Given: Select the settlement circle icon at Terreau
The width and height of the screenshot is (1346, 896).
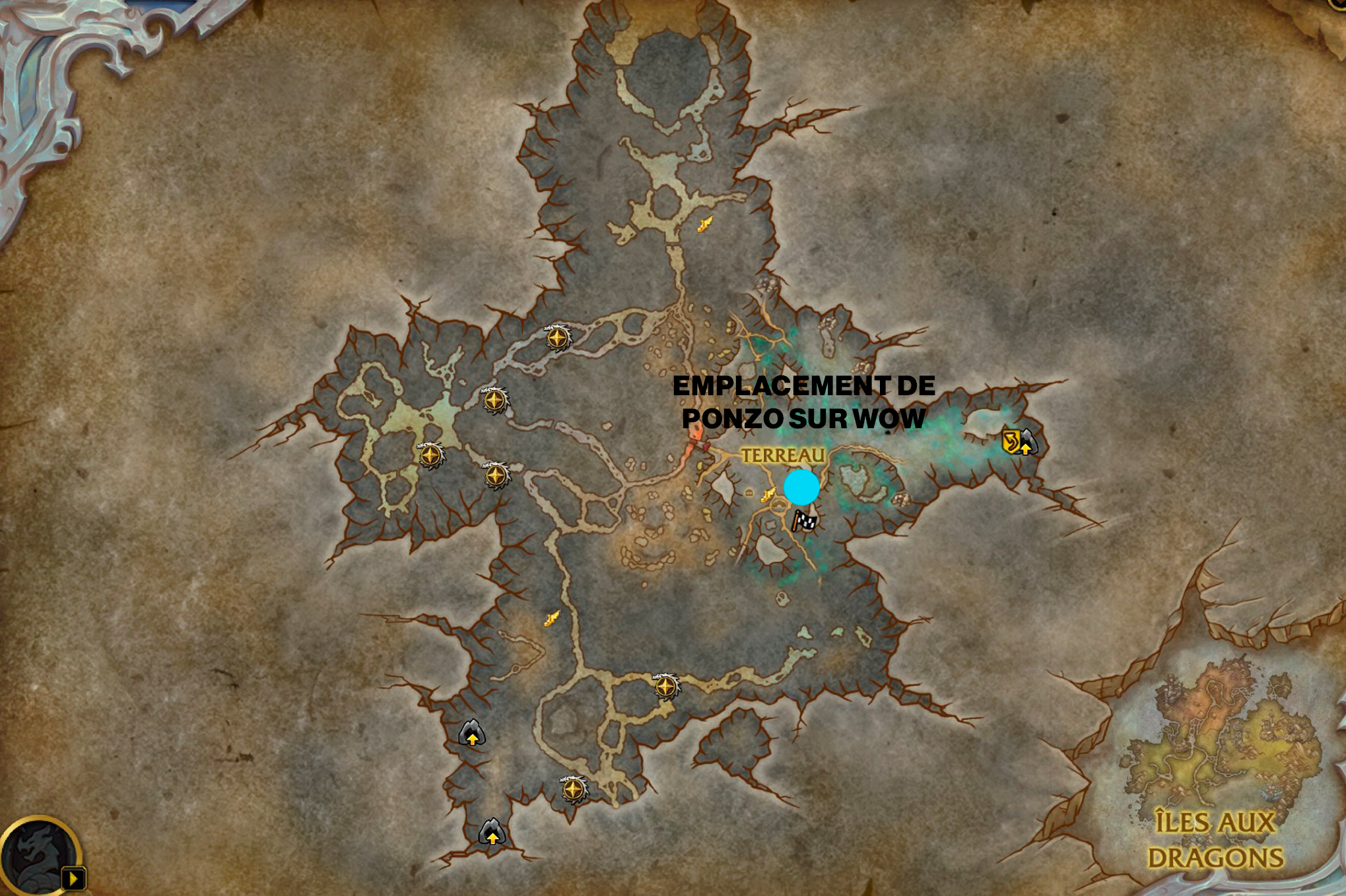Looking at the screenshot, I should point(779,506).
